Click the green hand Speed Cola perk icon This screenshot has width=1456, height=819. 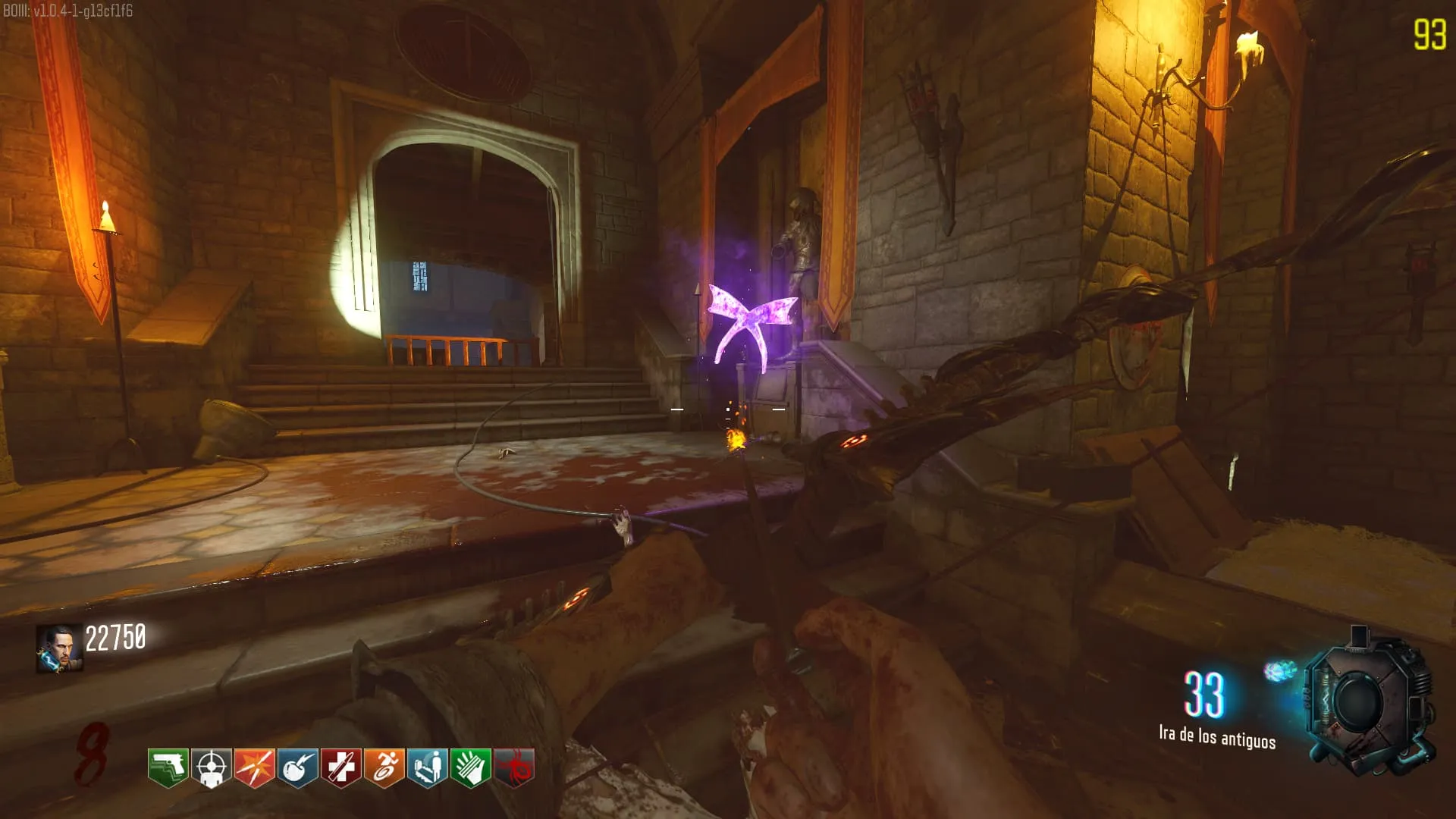(x=470, y=767)
